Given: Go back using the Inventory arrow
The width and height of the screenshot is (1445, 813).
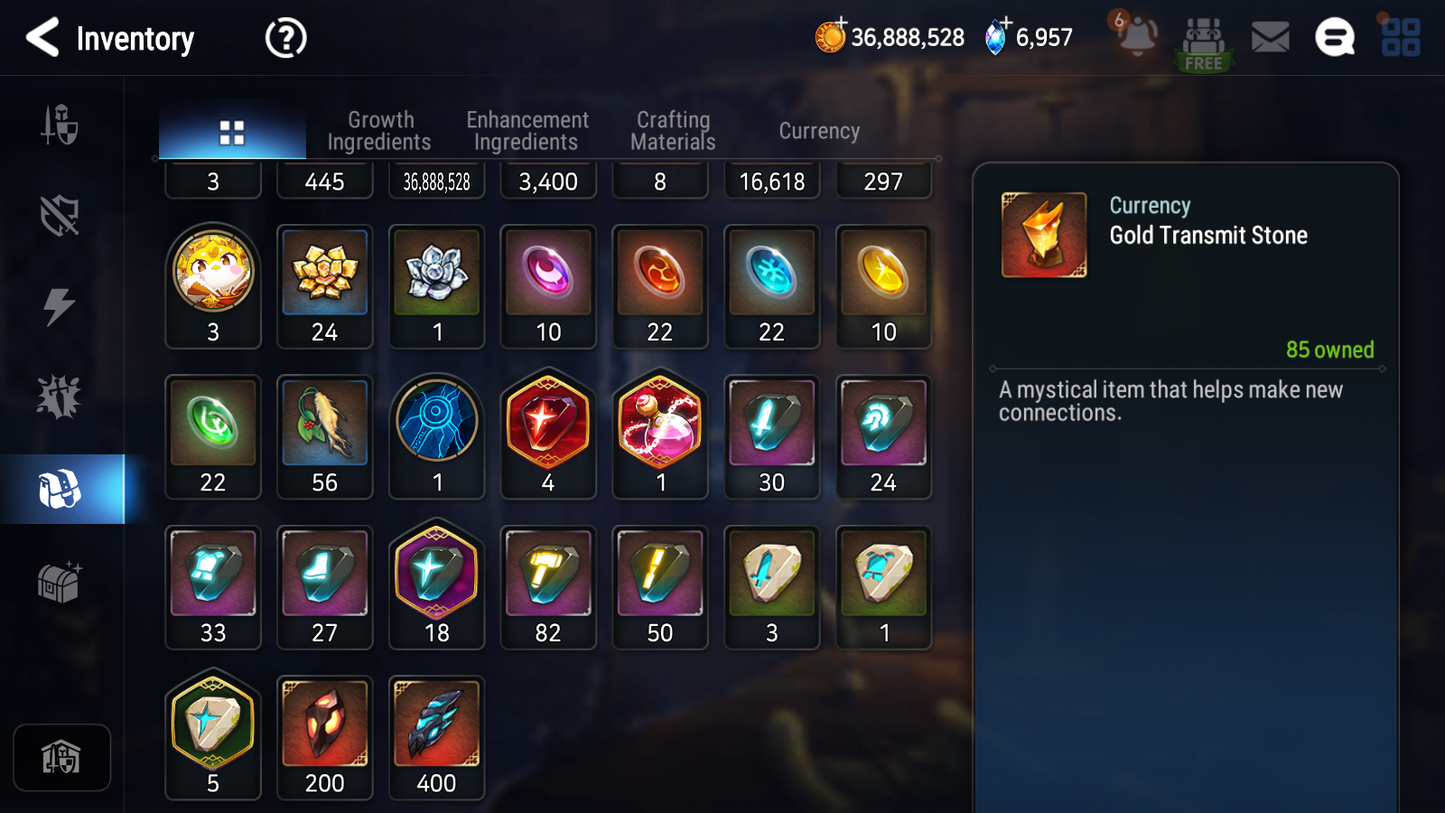Looking at the screenshot, I should (x=43, y=38).
